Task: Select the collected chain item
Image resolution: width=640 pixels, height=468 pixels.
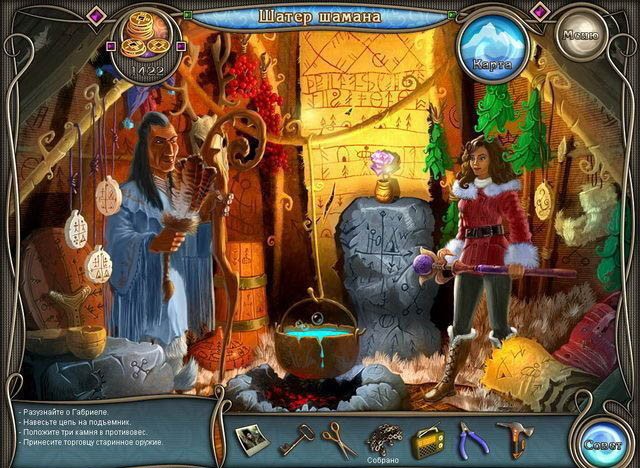Action: (x=384, y=437)
